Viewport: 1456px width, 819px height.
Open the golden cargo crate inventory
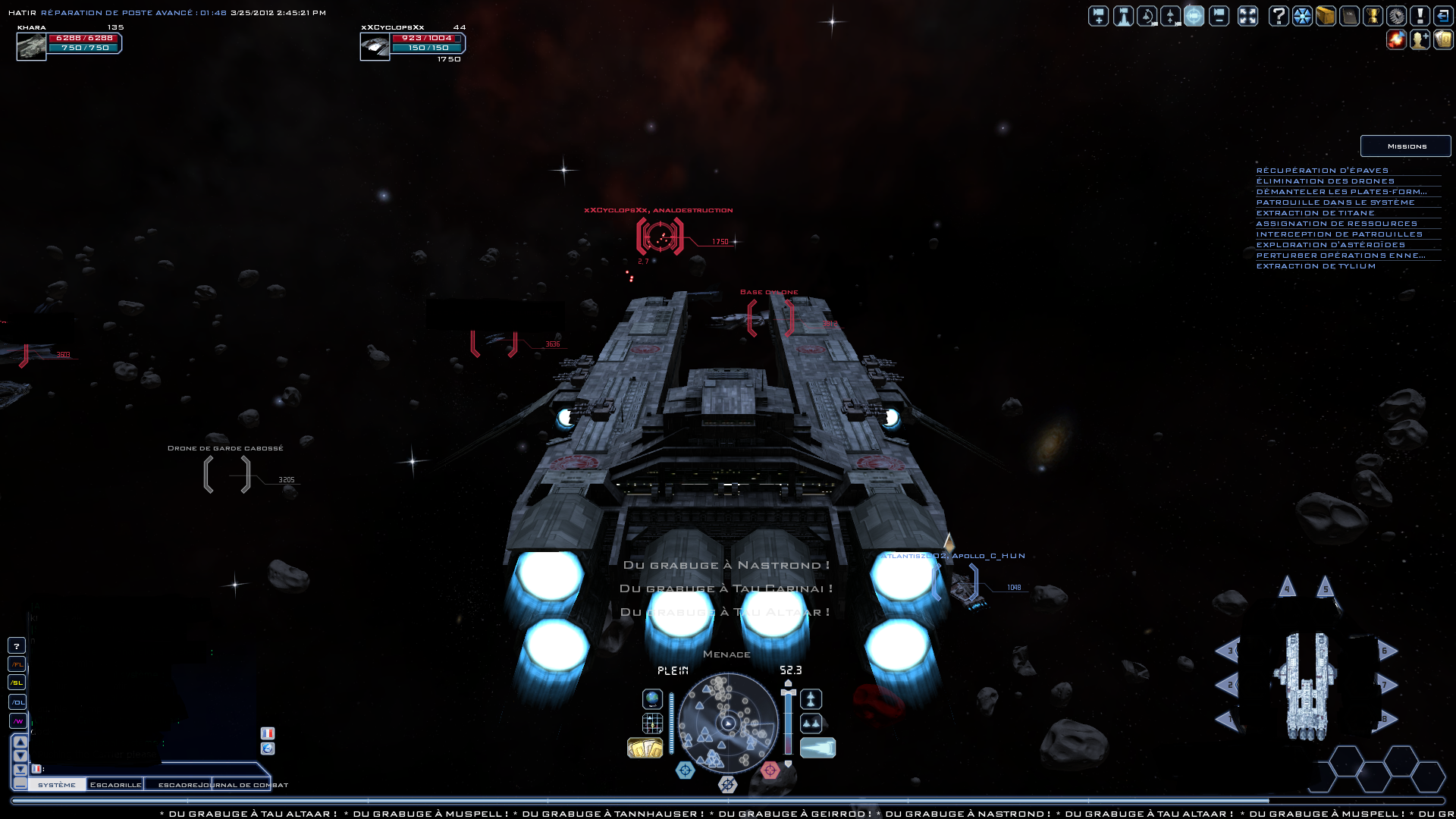1326,16
